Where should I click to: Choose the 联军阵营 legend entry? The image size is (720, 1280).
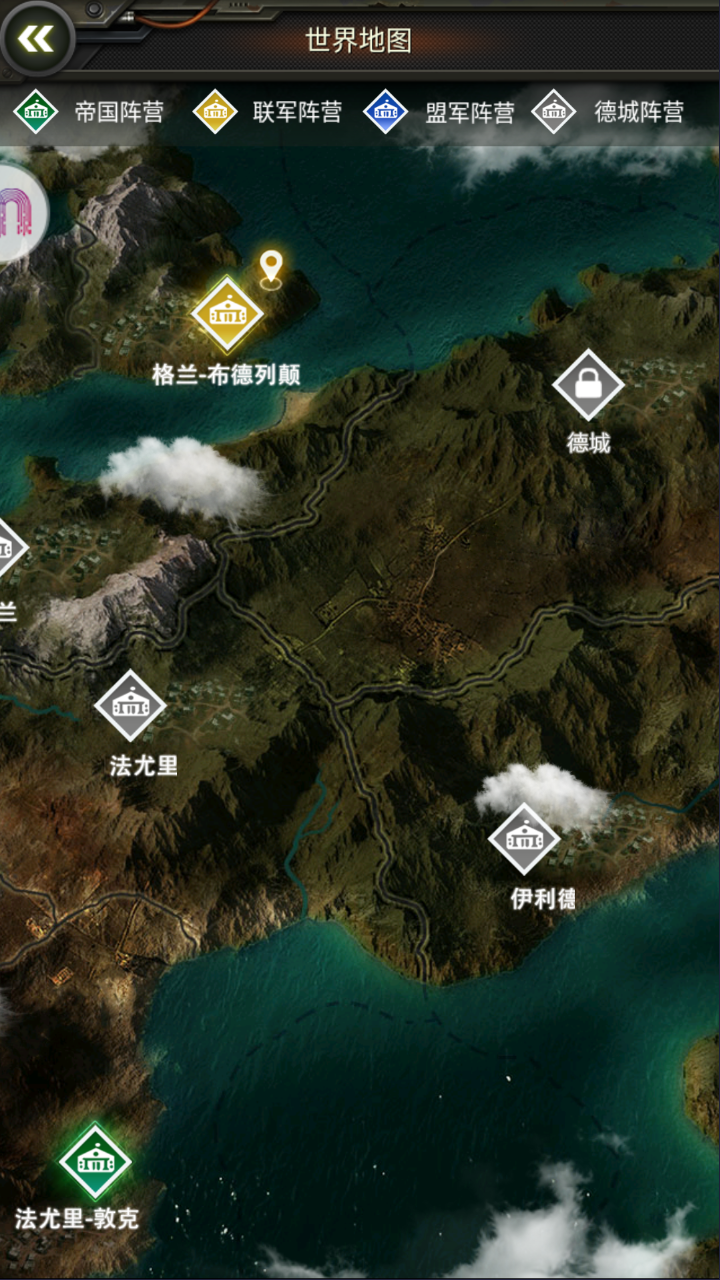coord(268,112)
